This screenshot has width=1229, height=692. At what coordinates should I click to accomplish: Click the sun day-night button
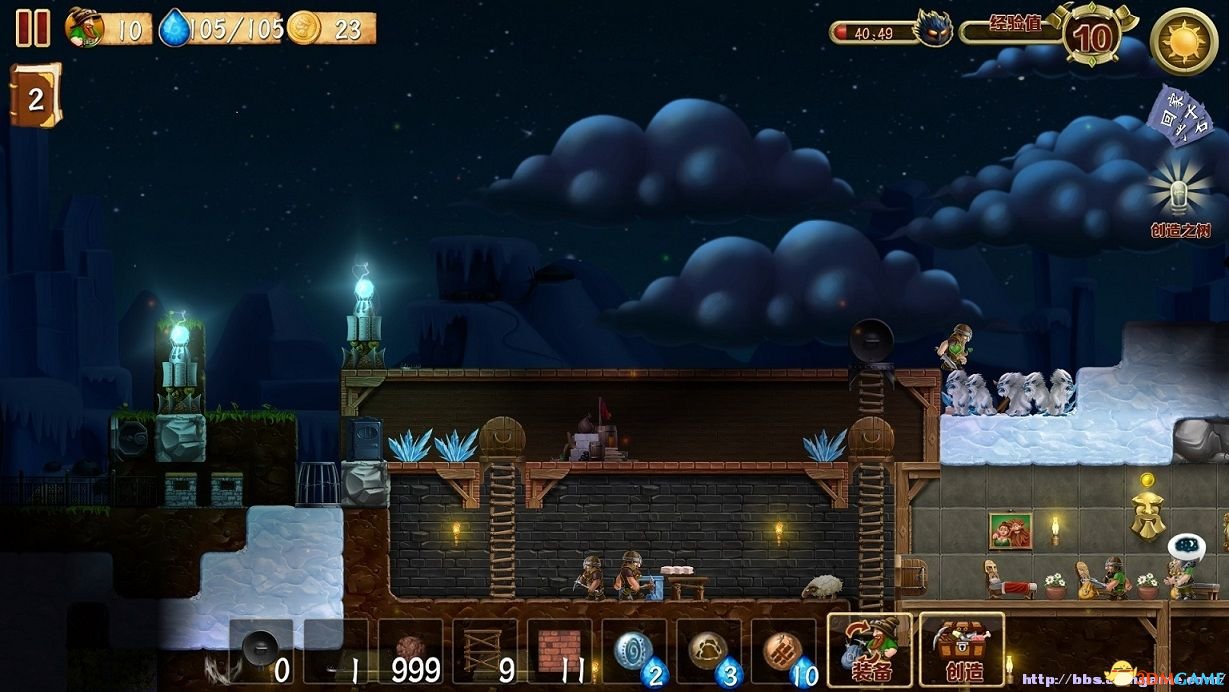pyautogui.click(x=1183, y=41)
